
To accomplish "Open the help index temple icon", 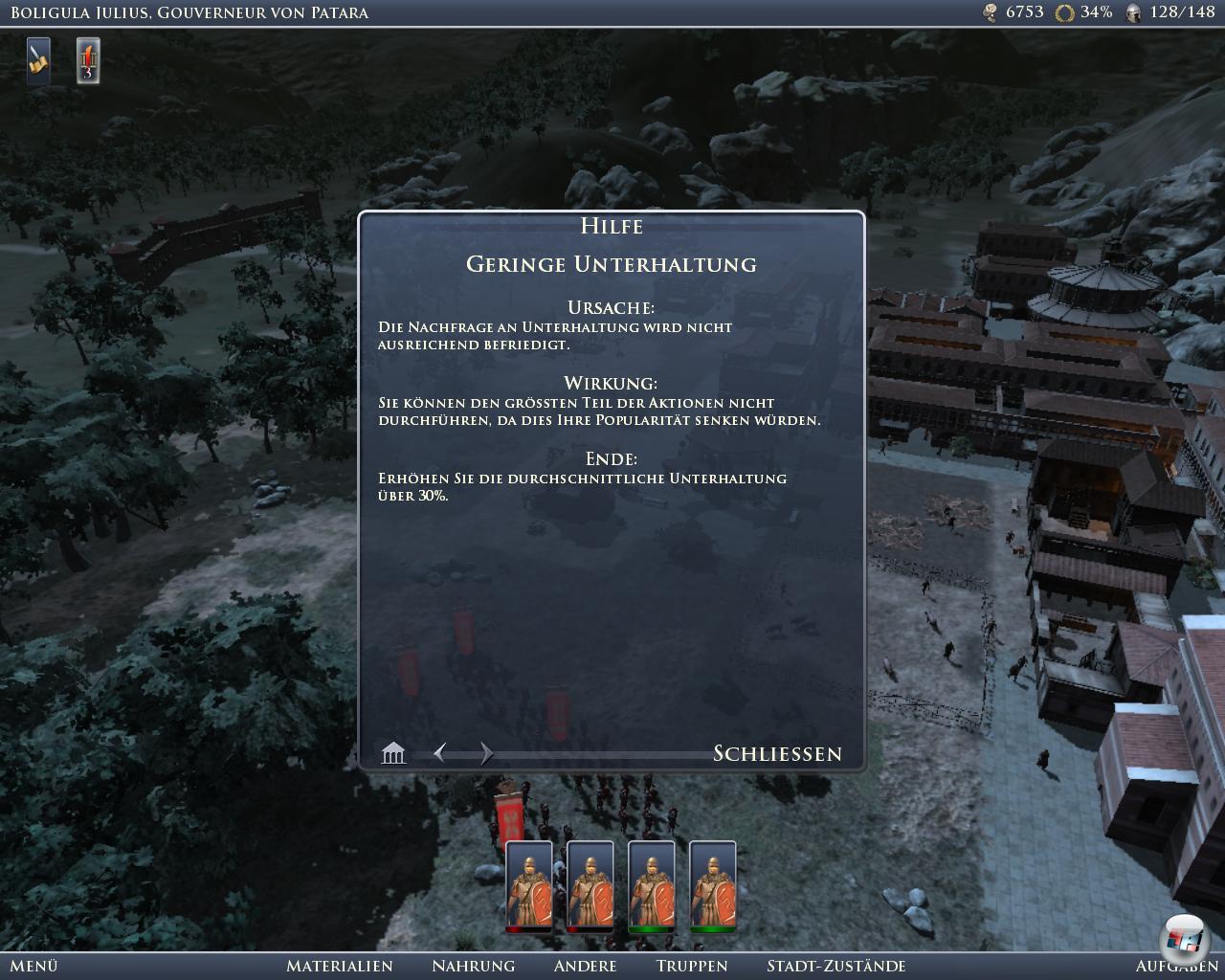I will (393, 754).
